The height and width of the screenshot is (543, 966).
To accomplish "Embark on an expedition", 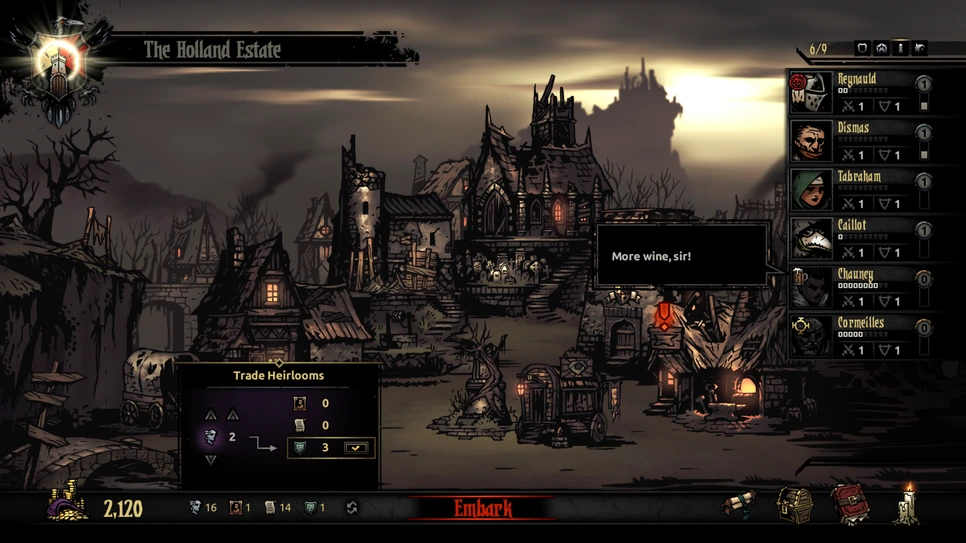I will 483,509.
